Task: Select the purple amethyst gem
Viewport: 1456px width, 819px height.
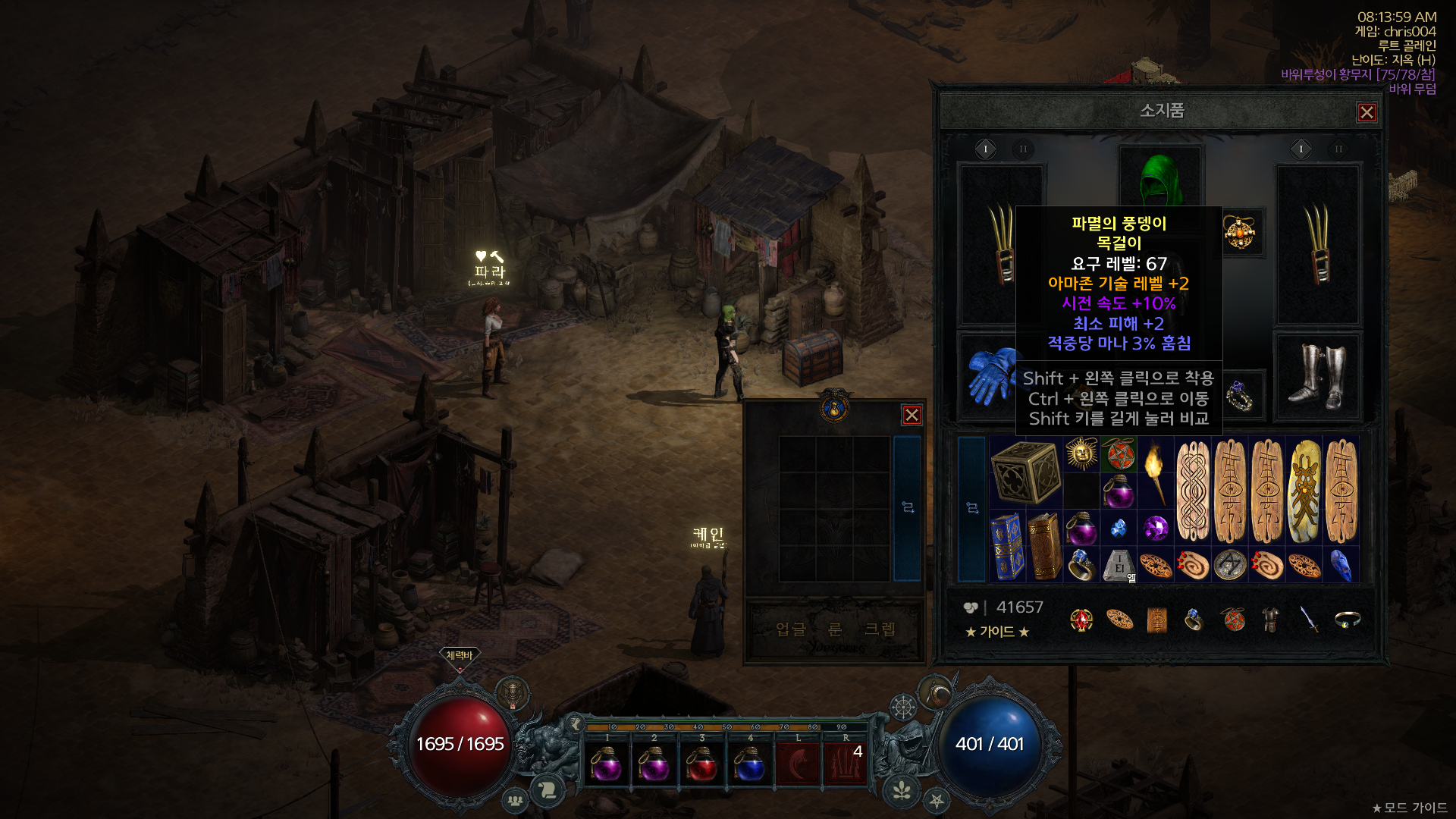Action: [x=1156, y=528]
